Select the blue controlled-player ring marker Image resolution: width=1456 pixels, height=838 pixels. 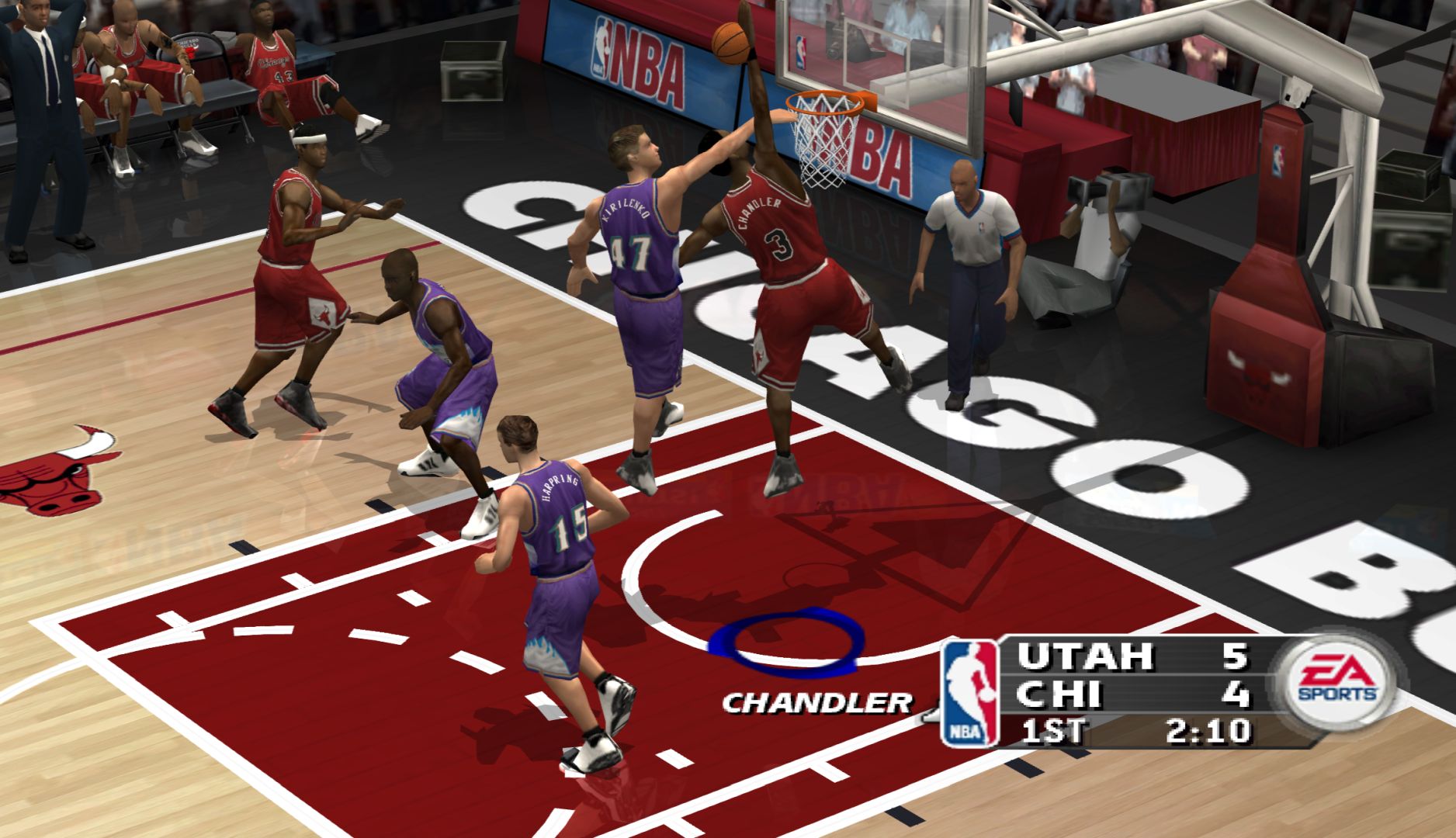(x=785, y=641)
